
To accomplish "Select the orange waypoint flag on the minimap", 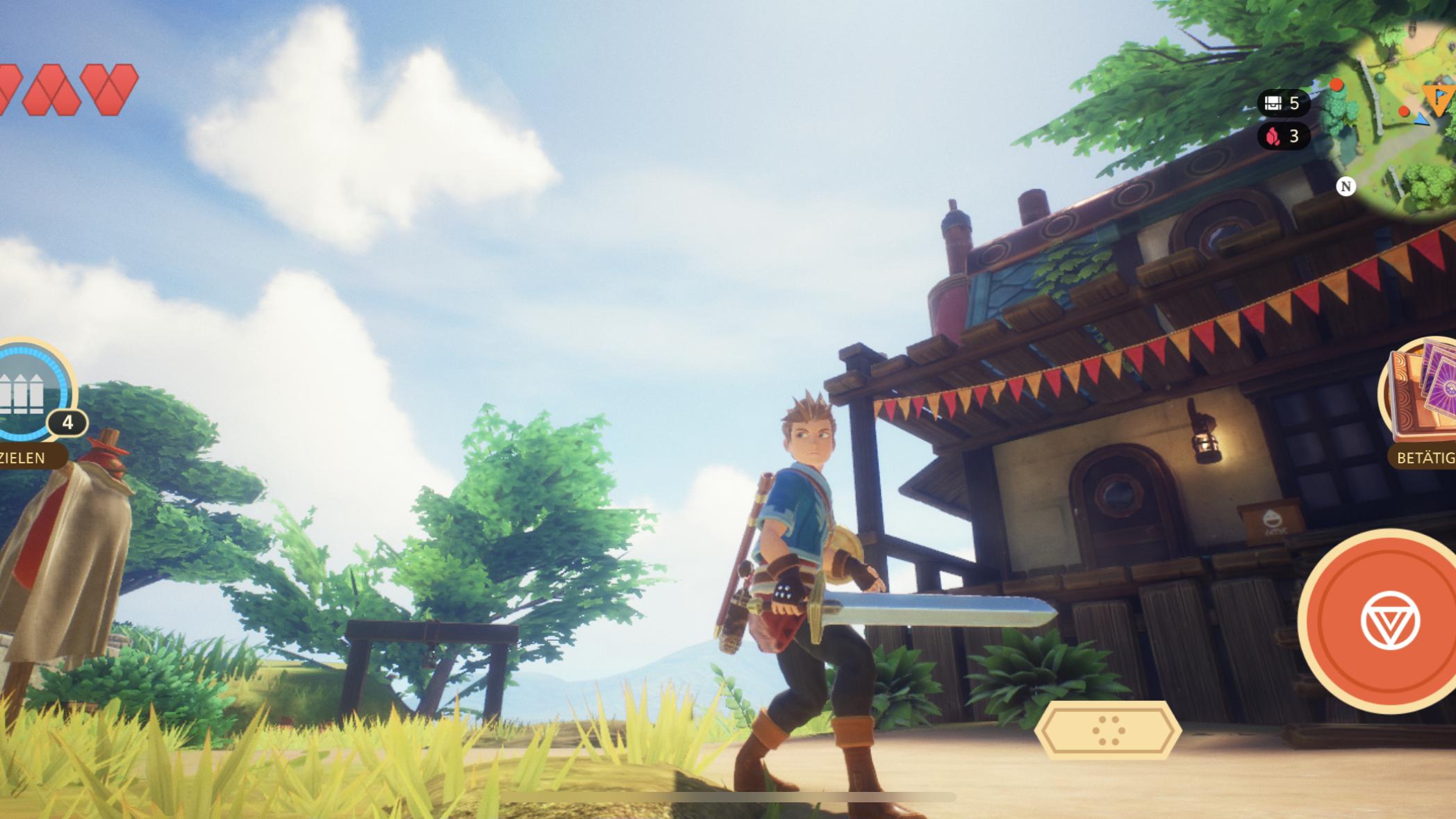I will pyautogui.click(x=1438, y=97).
